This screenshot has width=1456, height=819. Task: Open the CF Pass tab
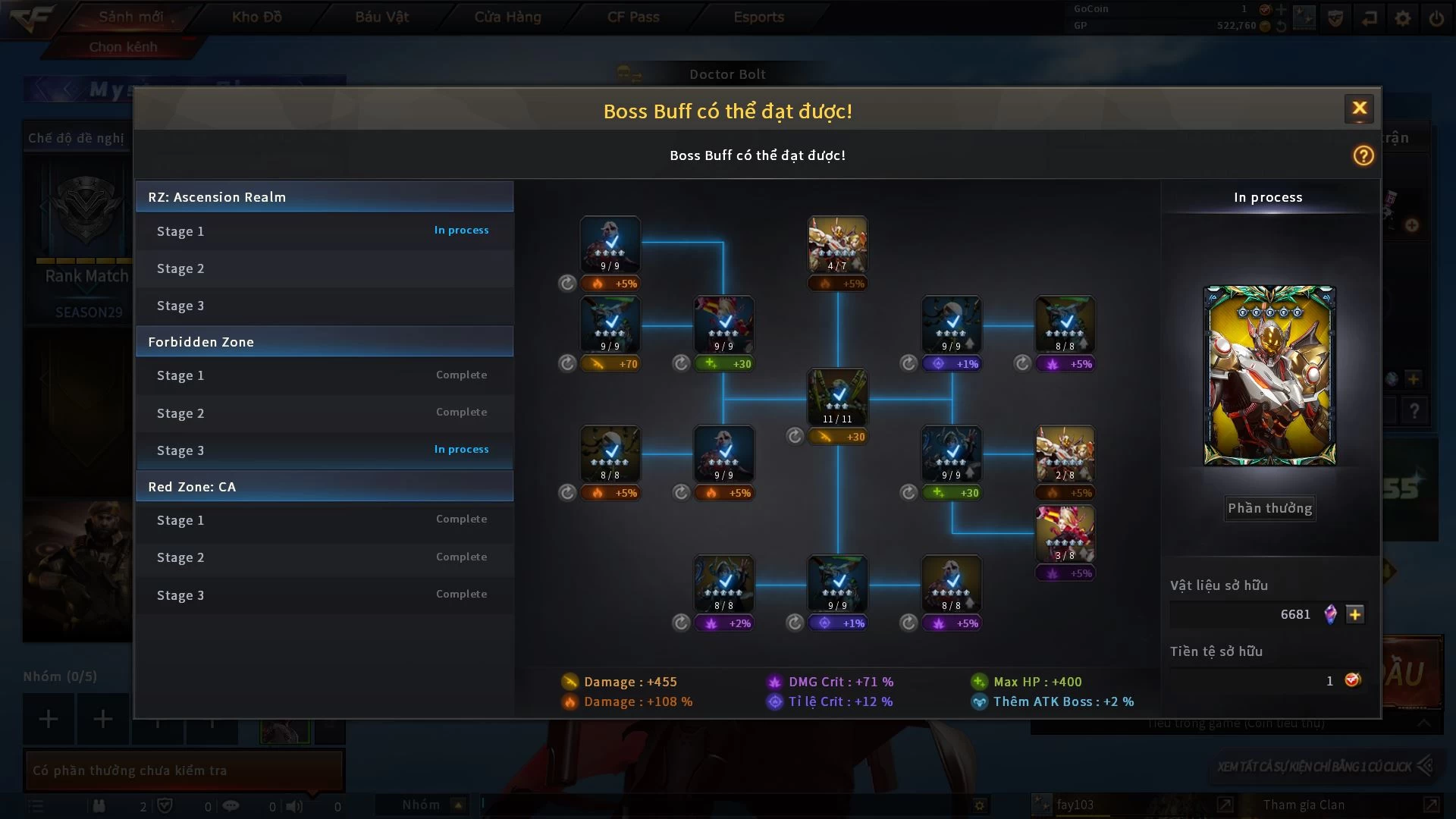[x=633, y=17]
